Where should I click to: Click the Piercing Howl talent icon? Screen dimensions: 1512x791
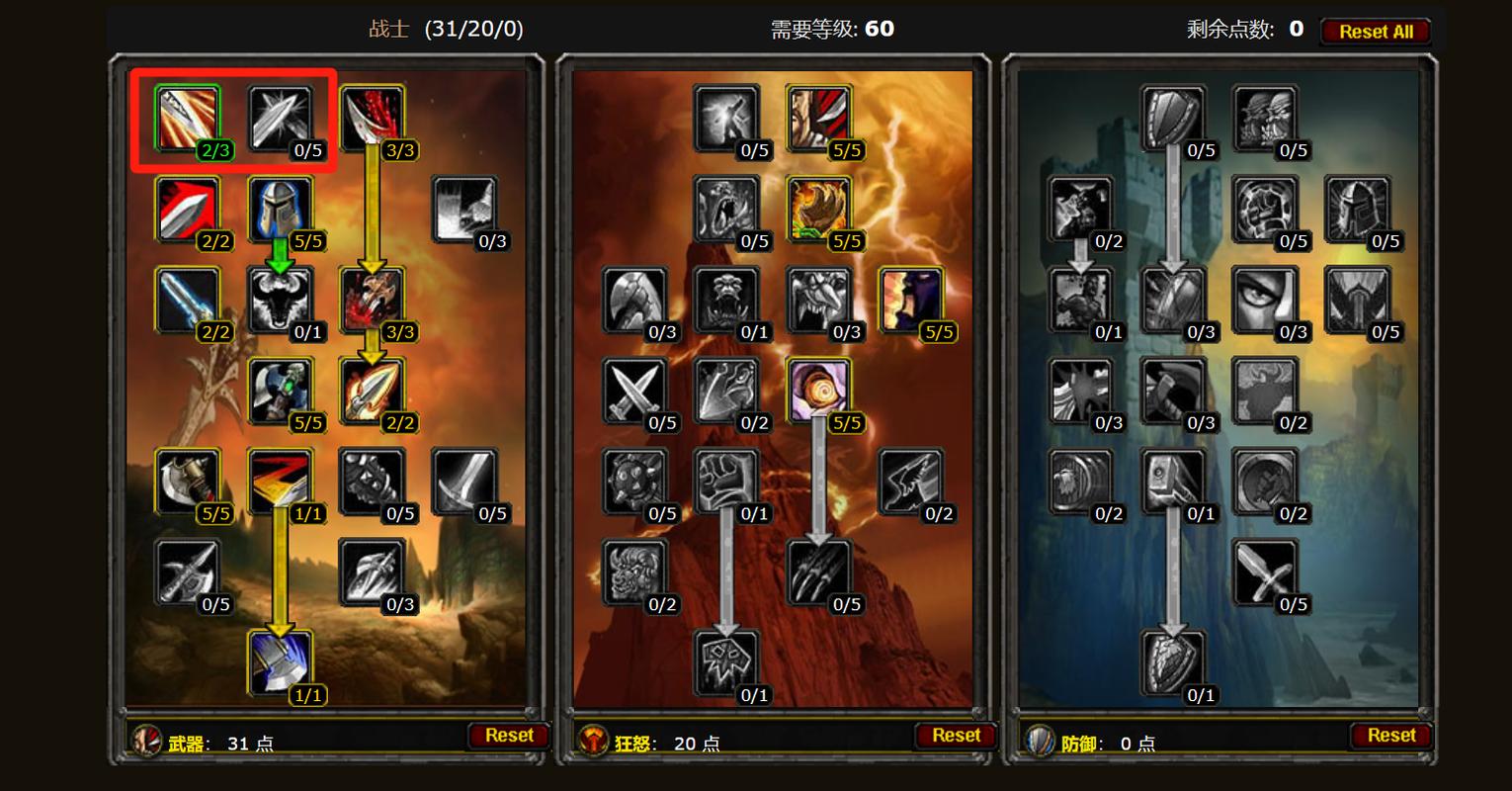pos(726,302)
